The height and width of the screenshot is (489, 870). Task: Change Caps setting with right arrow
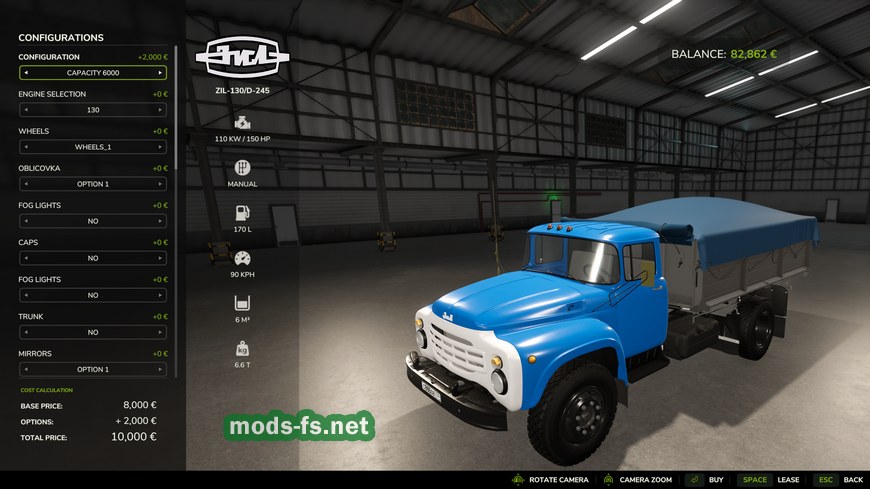tap(159, 258)
